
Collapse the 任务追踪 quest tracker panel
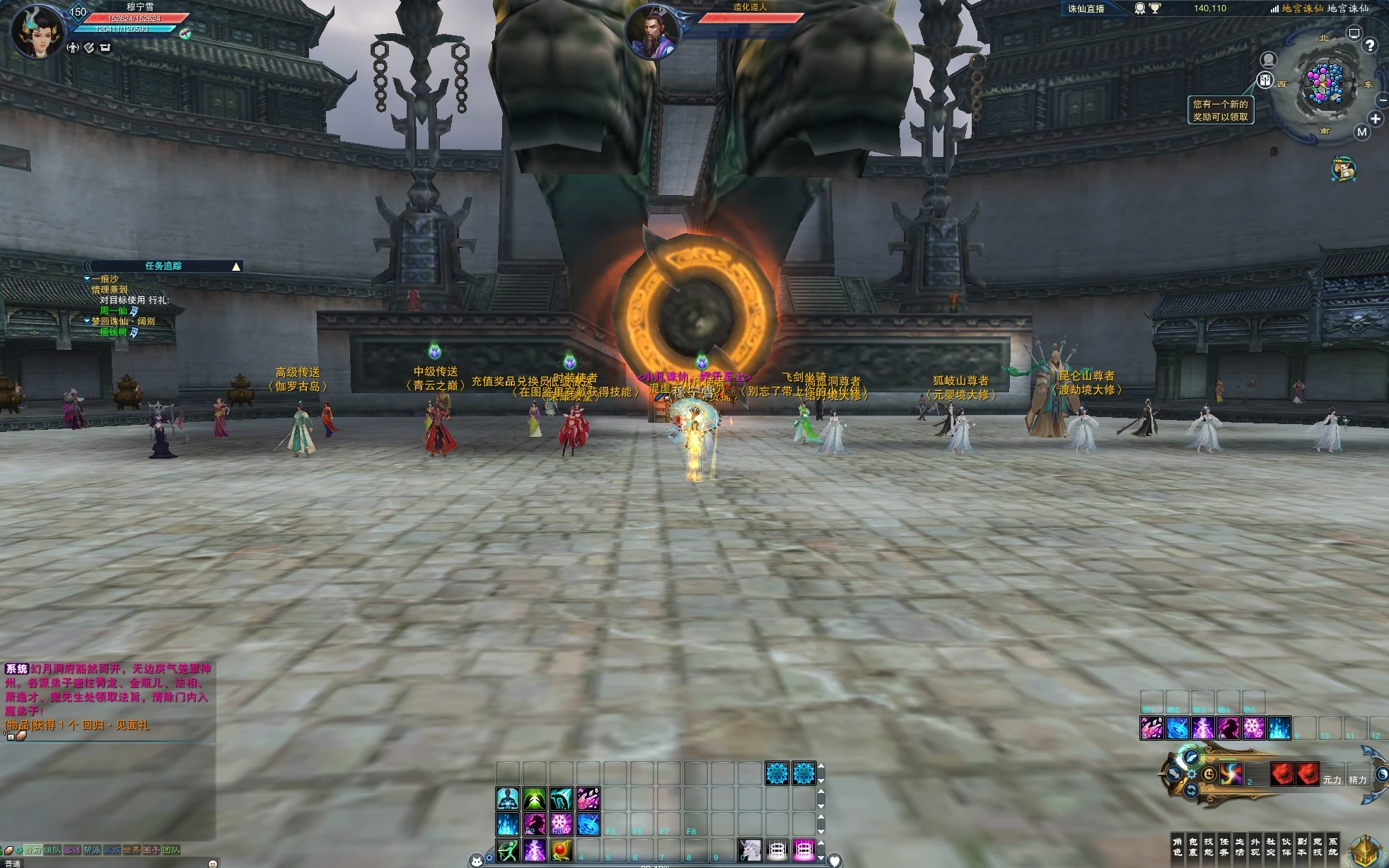(236, 266)
